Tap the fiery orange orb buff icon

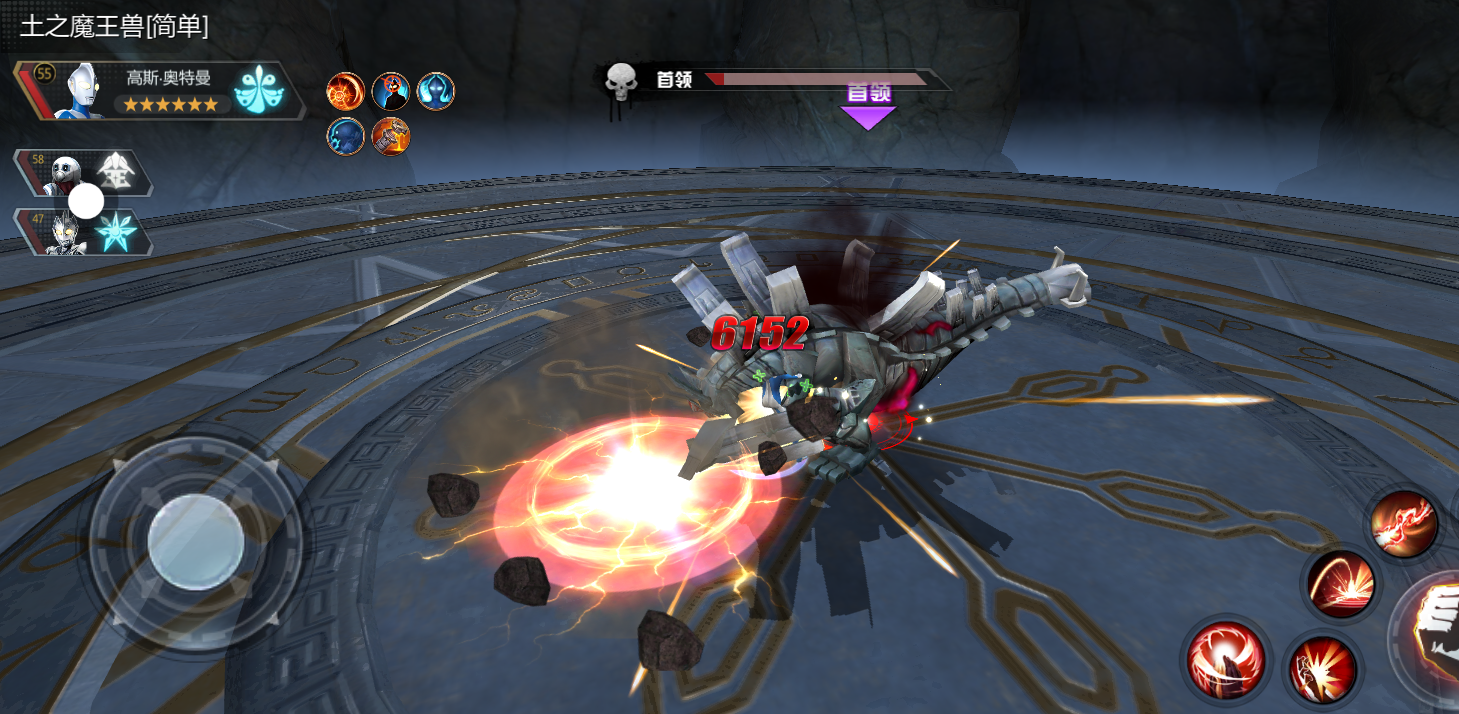click(x=345, y=92)
